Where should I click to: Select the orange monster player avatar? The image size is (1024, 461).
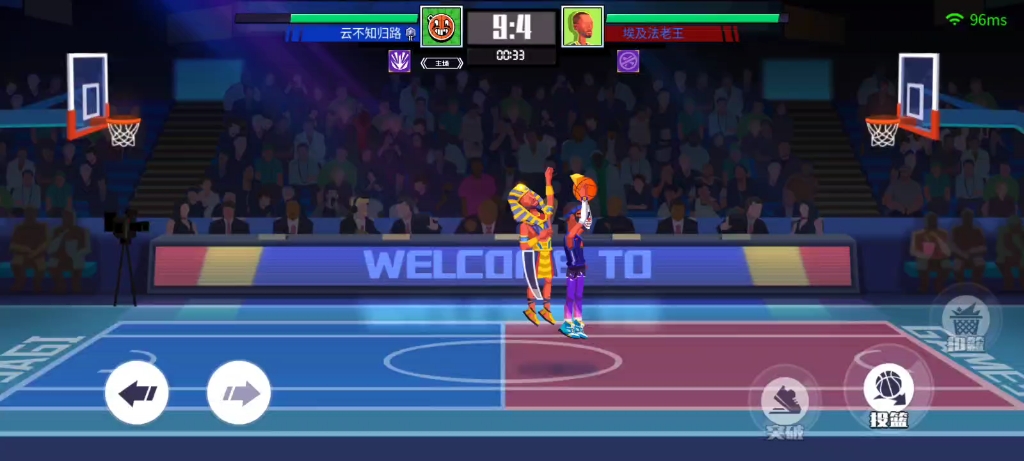[x=440, y=26]
